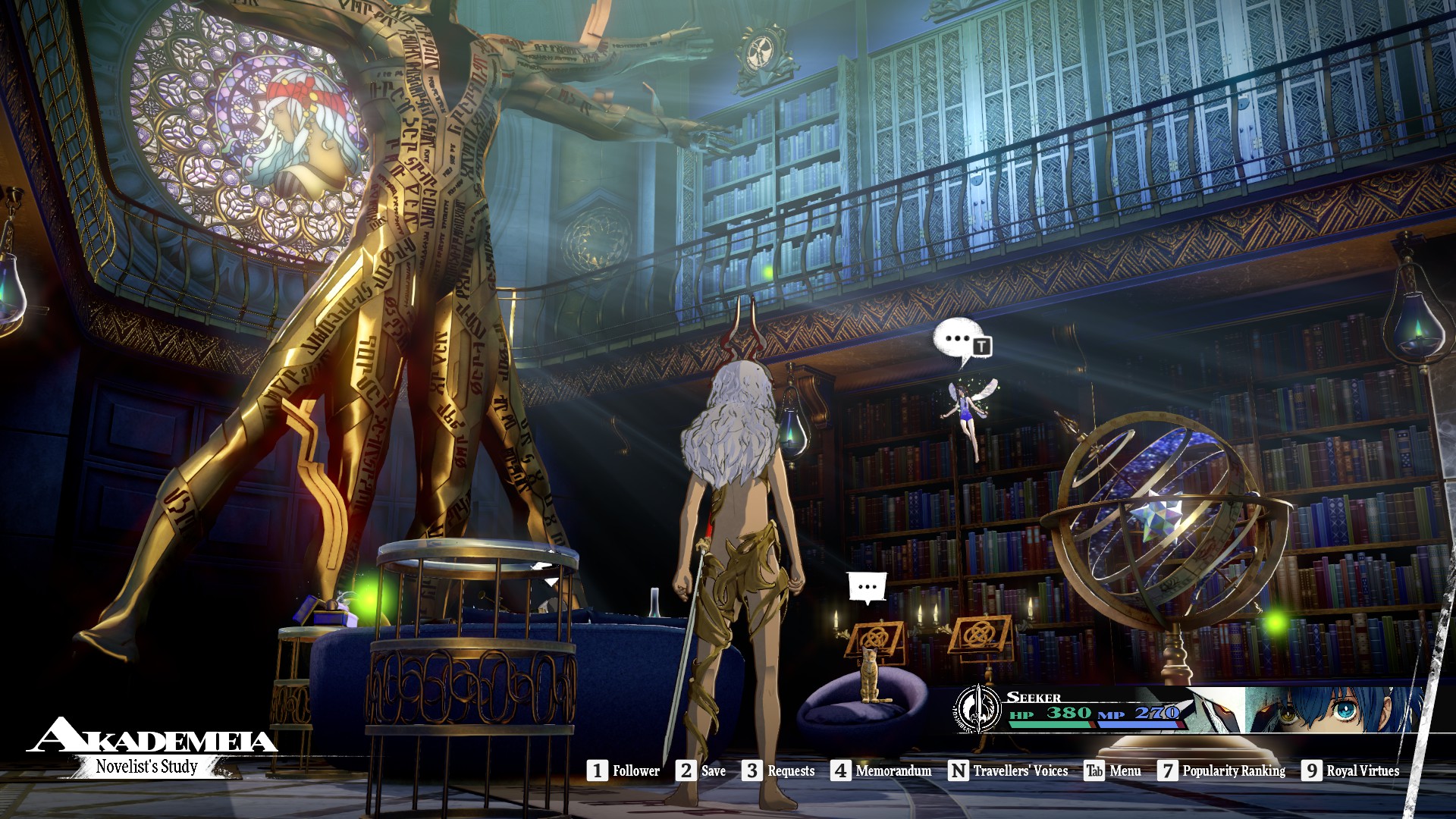The image size is (1456, 819).
Task: Select the Save option
Action: (701, 770)
